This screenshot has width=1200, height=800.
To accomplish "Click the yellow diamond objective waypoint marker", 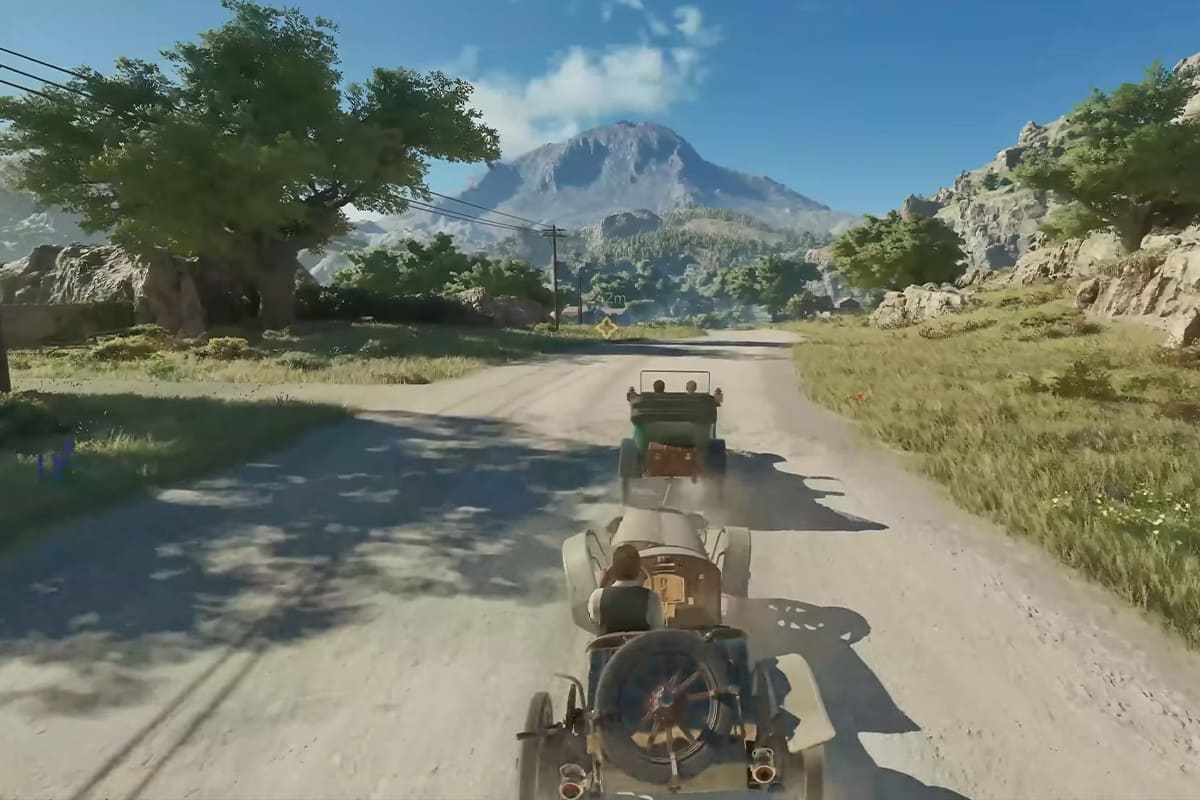I will pyautogui.click(x=606, y=327).
